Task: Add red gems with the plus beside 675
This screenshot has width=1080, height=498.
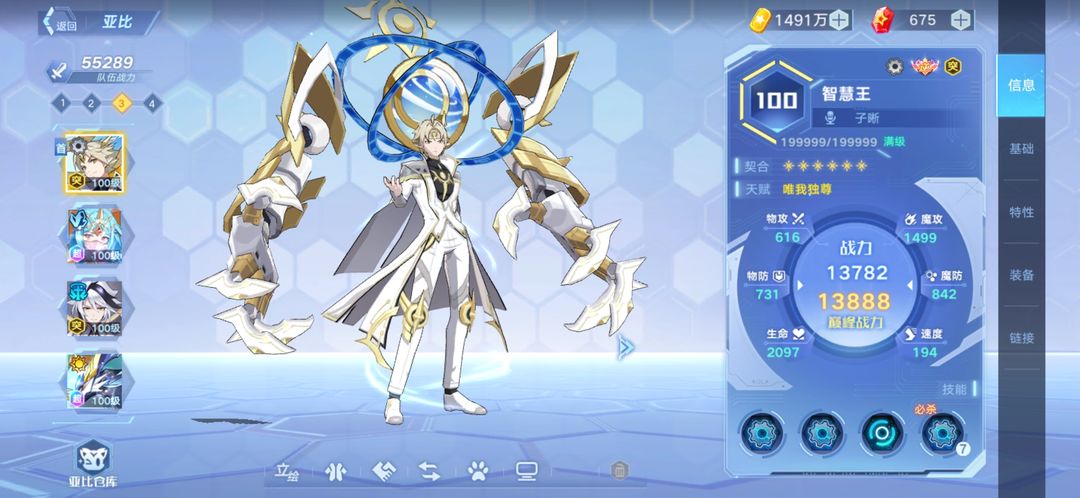Action: coord(960,19)
